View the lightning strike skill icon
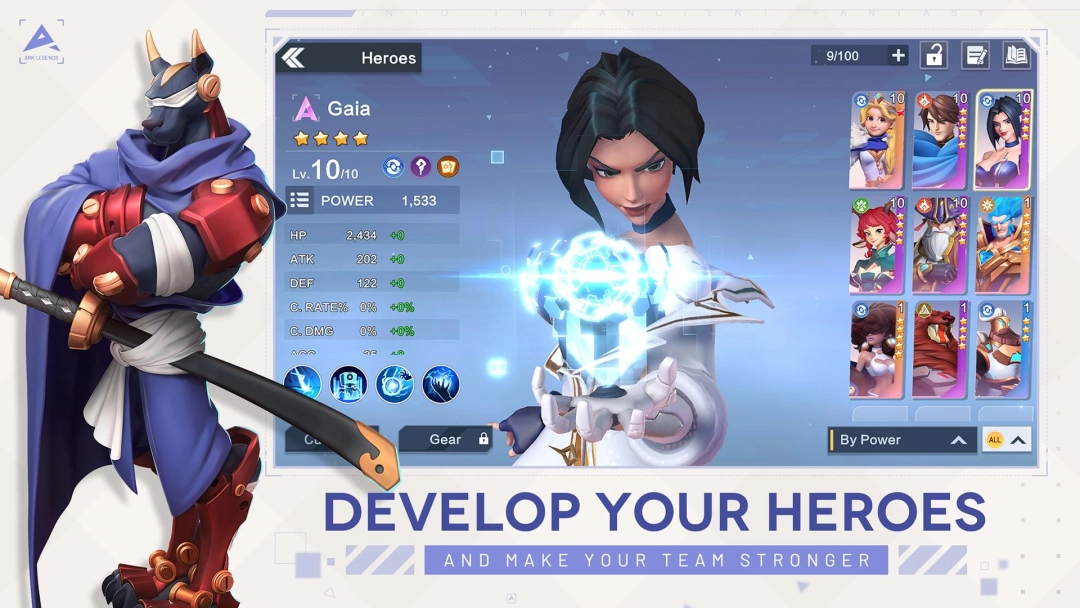Viewport: 1080px width, 608px height. [x=302, y=384]
